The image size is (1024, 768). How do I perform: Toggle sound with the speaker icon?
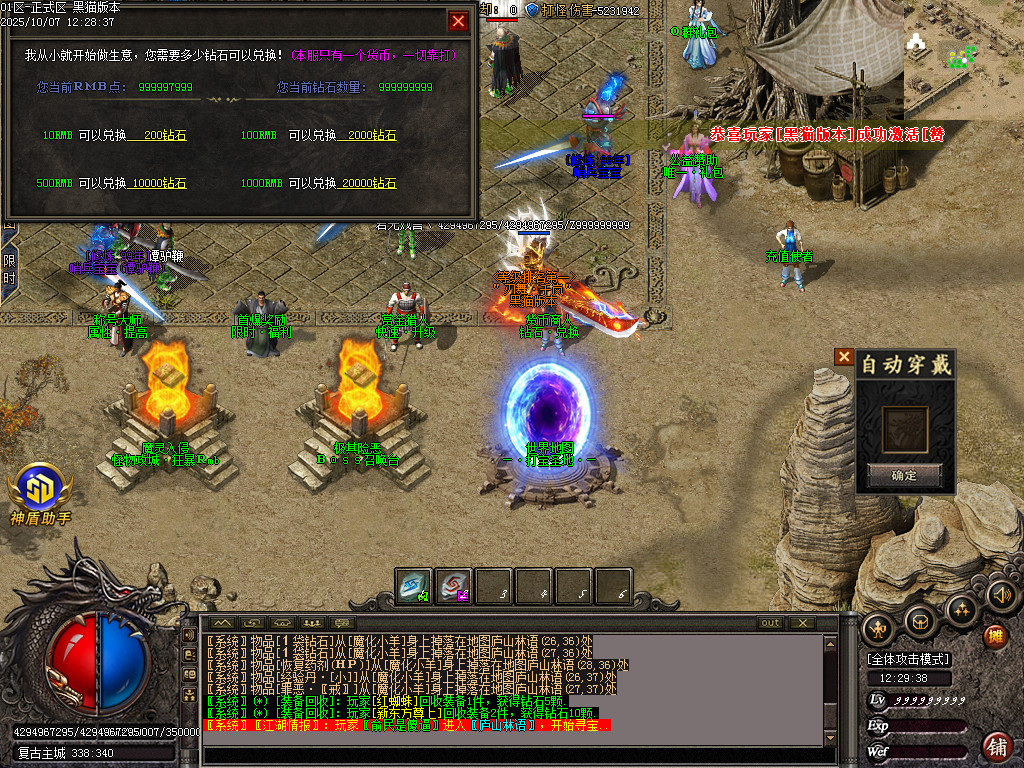click(x=1001, y=597)
